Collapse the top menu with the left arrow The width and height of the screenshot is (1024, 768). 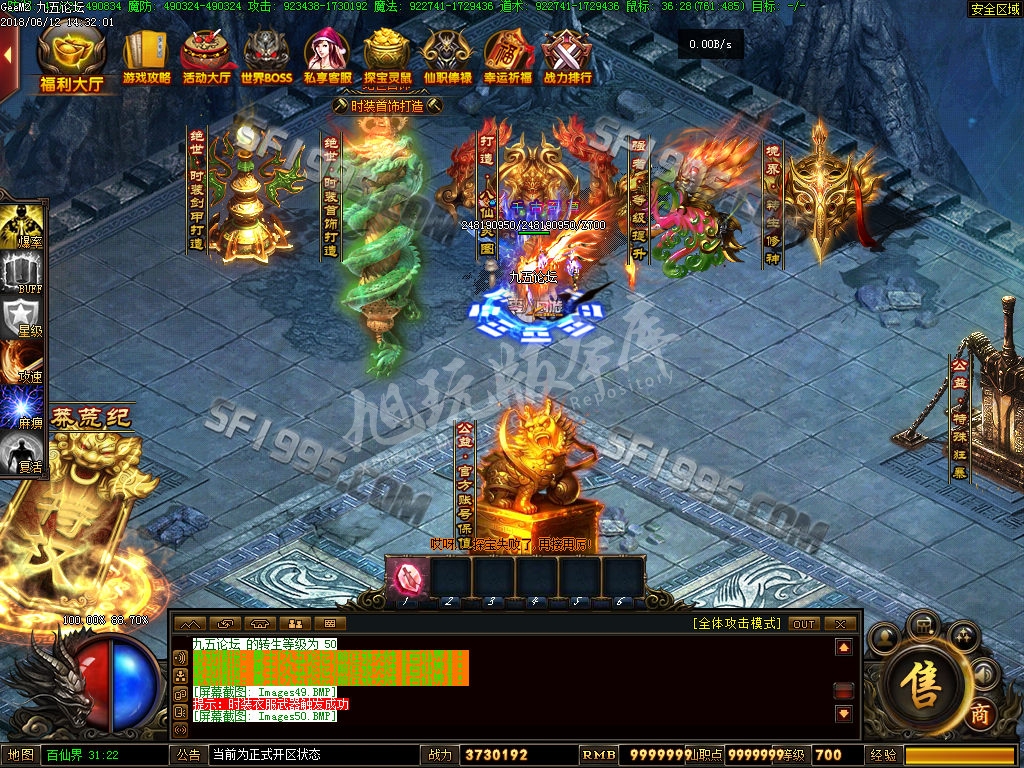point(8,62)
